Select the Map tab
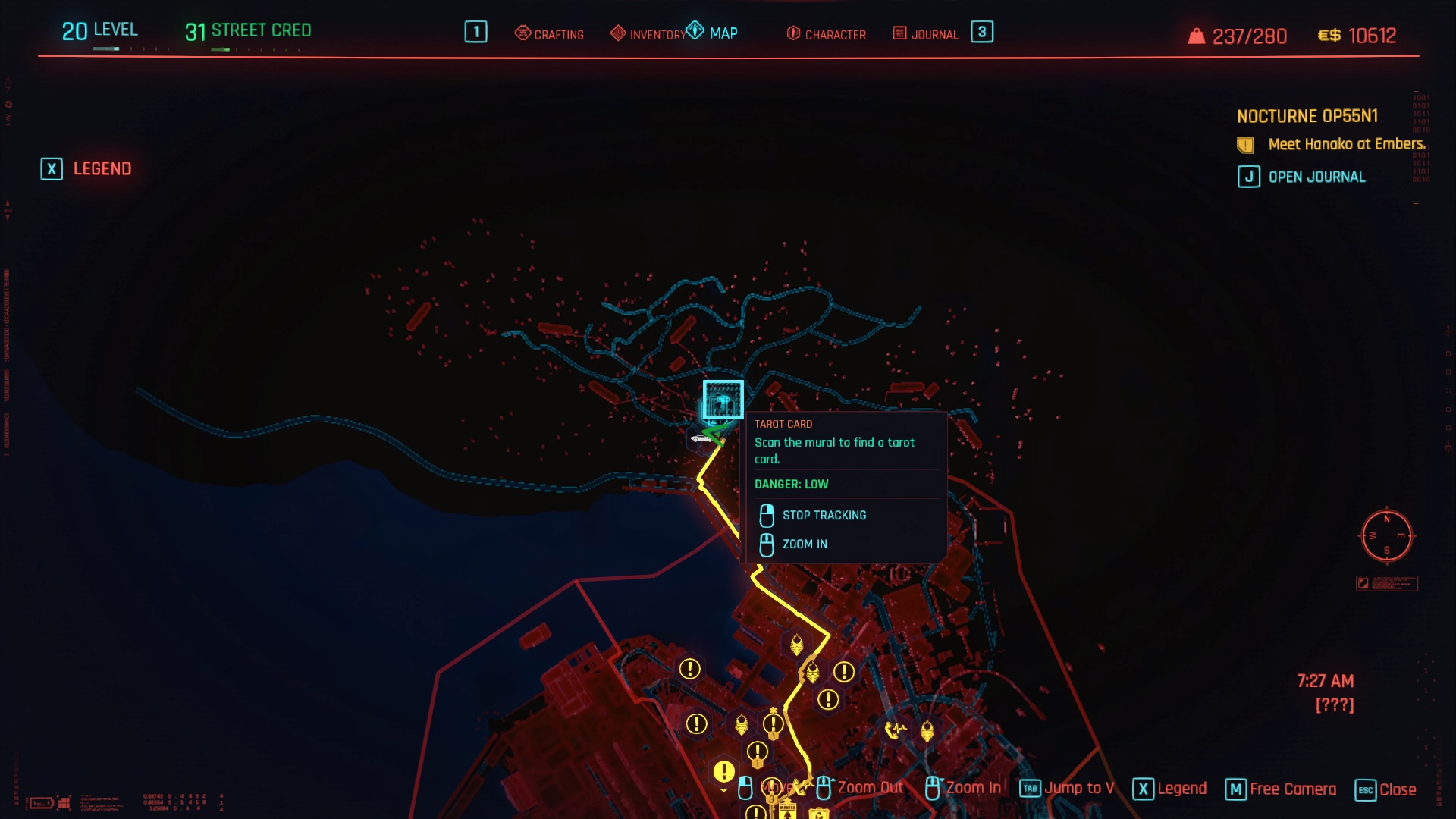This screenshot has height=819, width=1456. point(713,33)
